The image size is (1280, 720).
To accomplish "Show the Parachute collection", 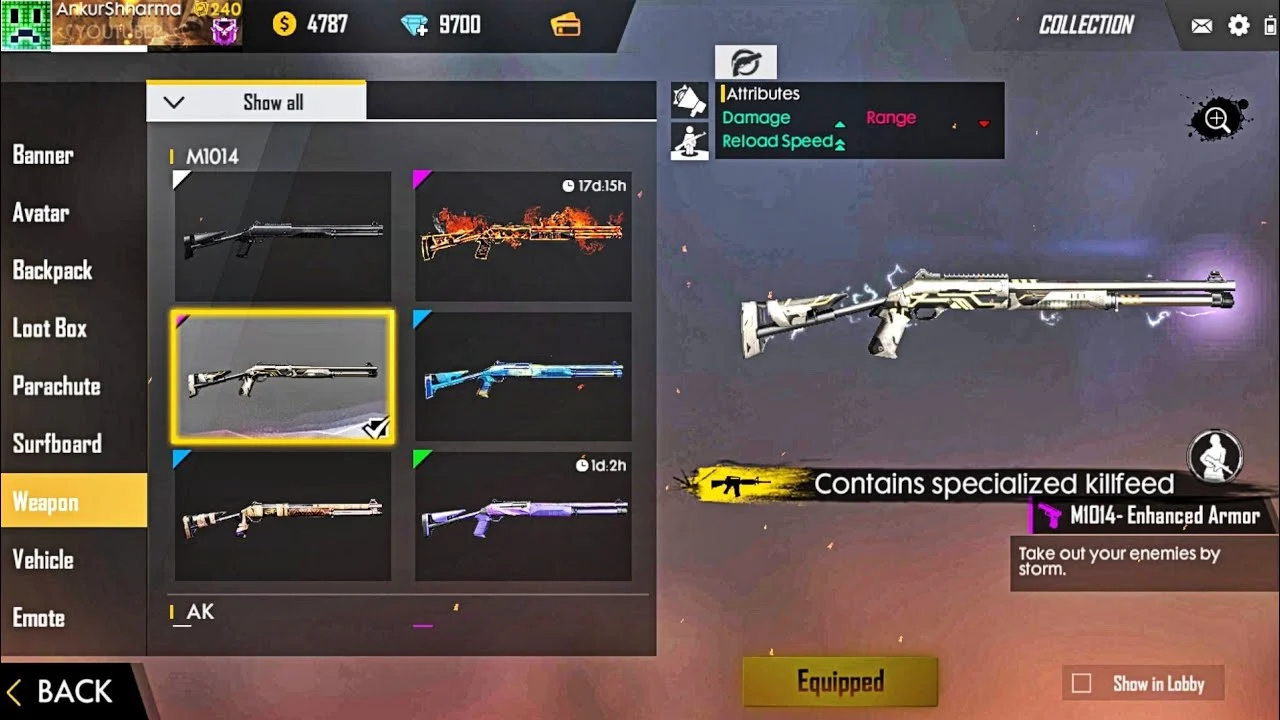I will tap(56, 386).
